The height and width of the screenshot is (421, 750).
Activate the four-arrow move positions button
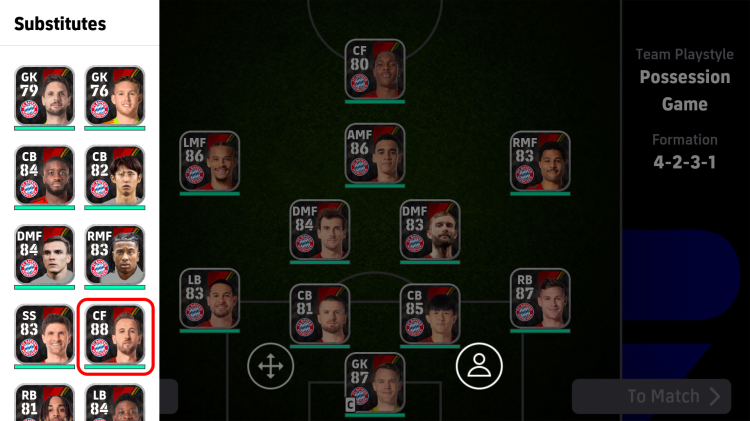270,366
